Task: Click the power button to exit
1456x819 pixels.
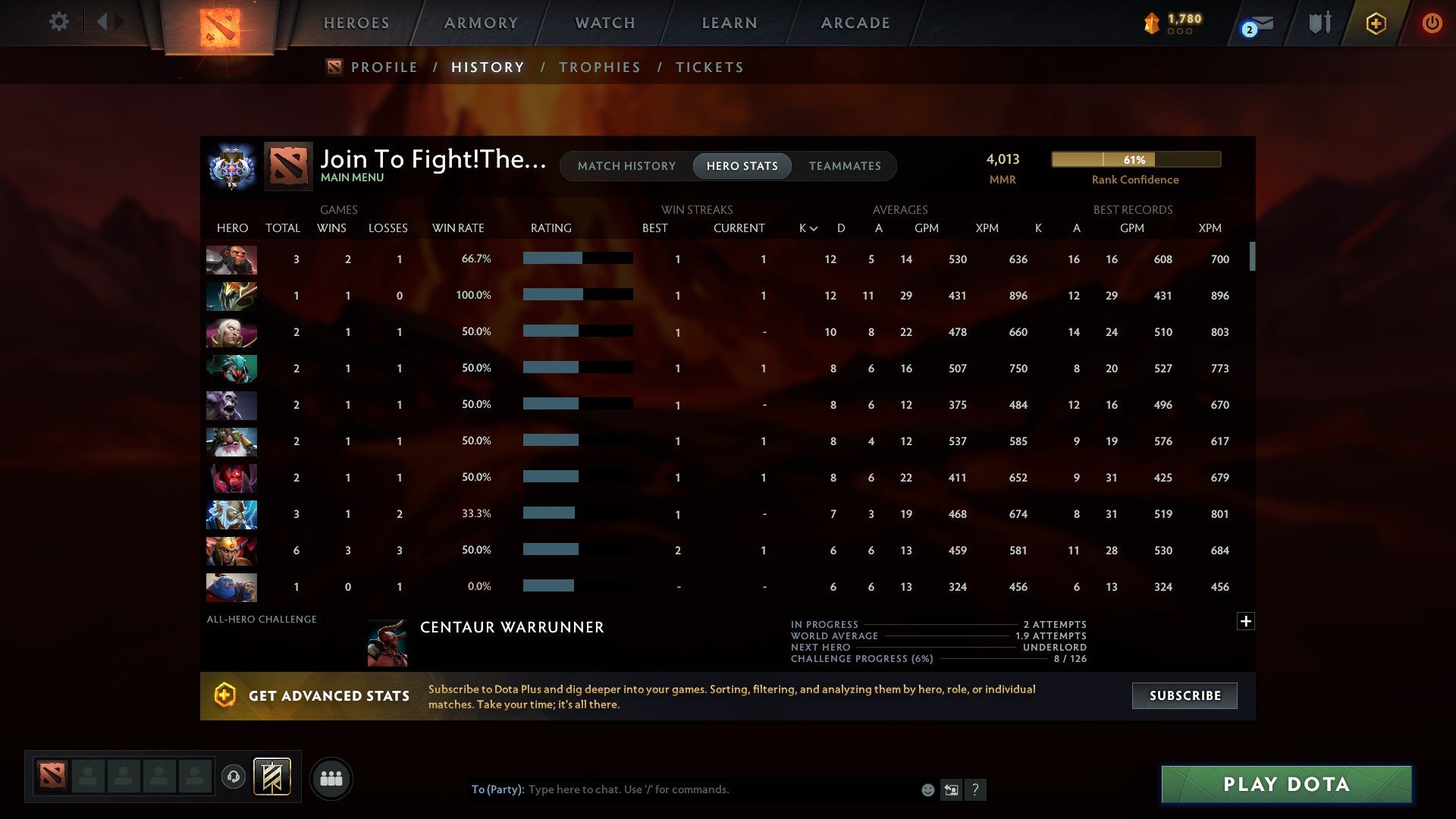Action: pyautogui.click(x=1432, y=23)
